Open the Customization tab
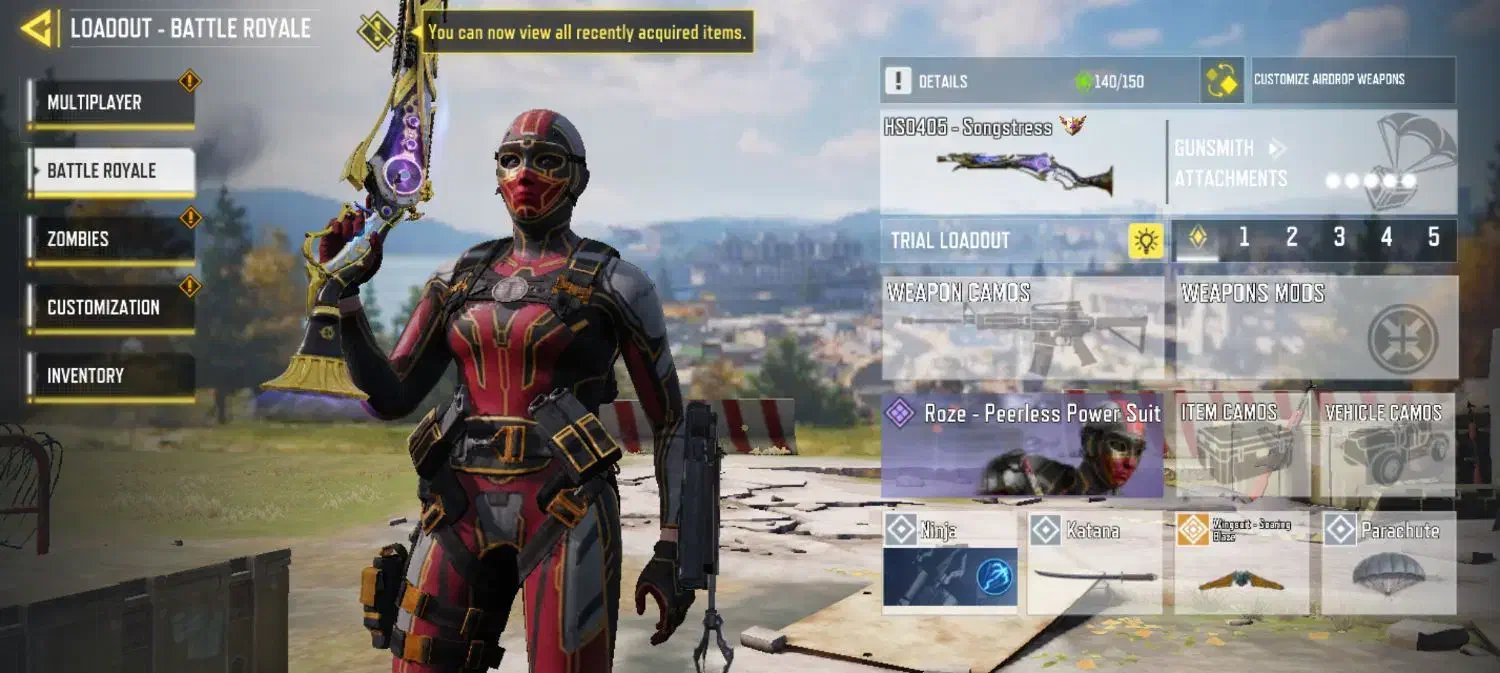 pos(110,307)
